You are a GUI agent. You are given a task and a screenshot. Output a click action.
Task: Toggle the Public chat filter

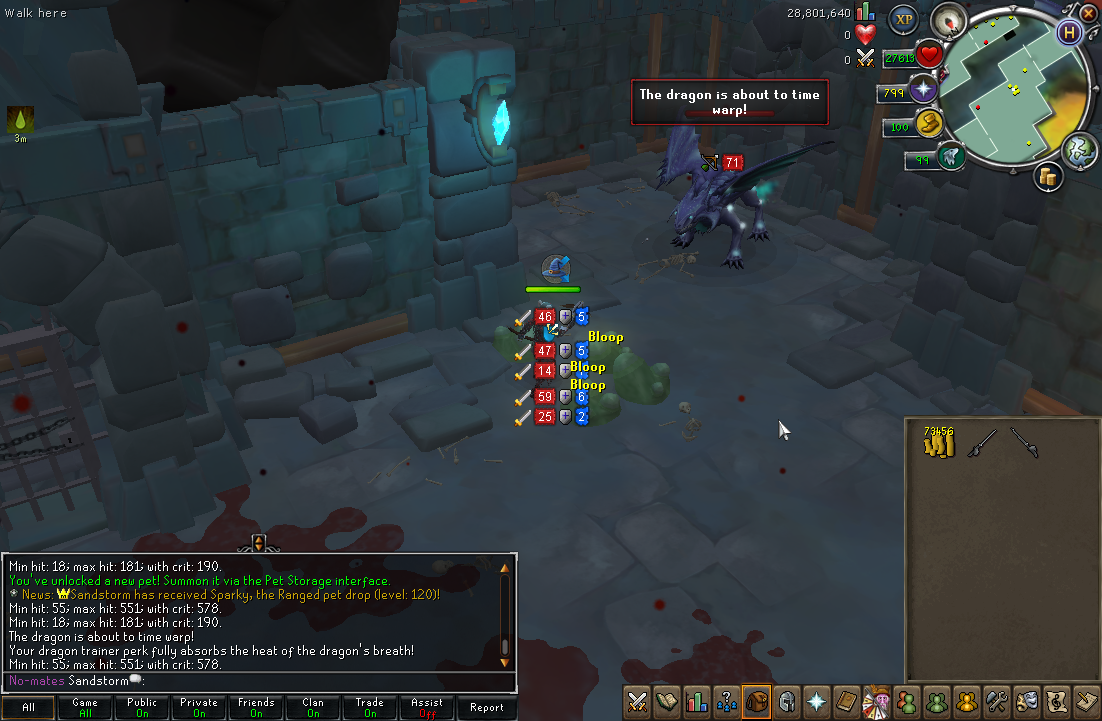pos(142,707)
